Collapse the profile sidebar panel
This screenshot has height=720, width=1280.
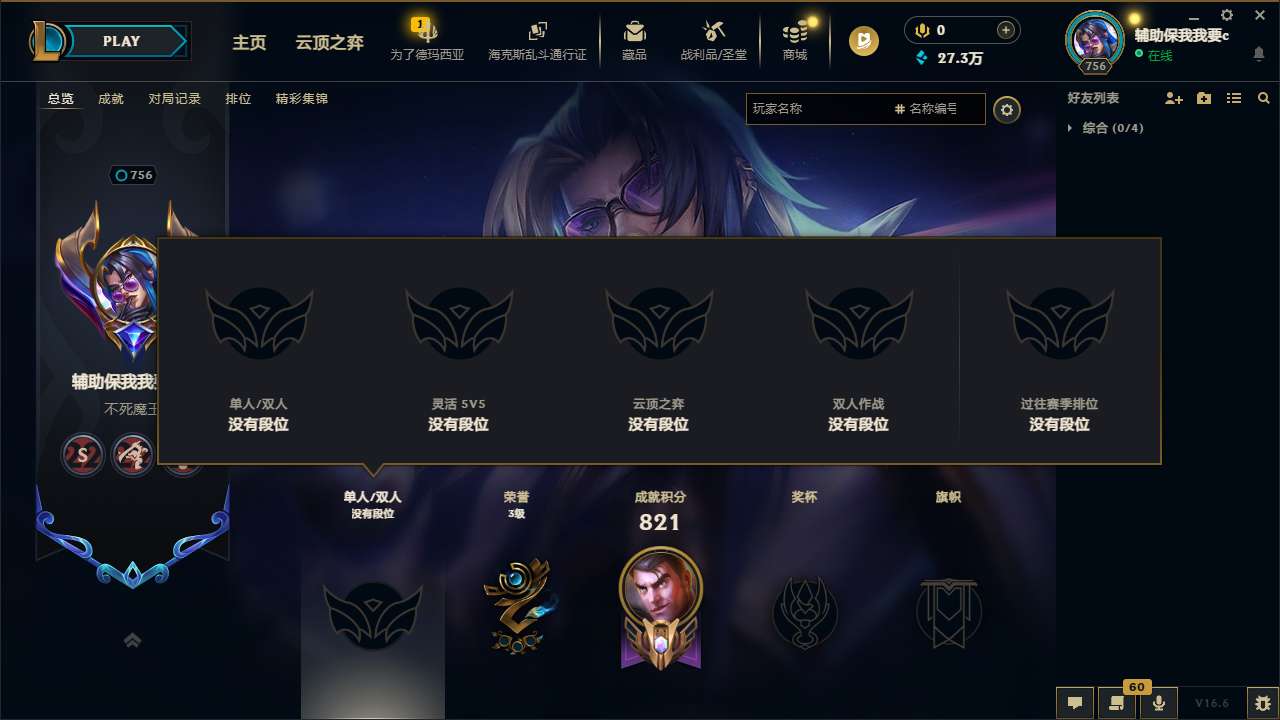point(132,639)
